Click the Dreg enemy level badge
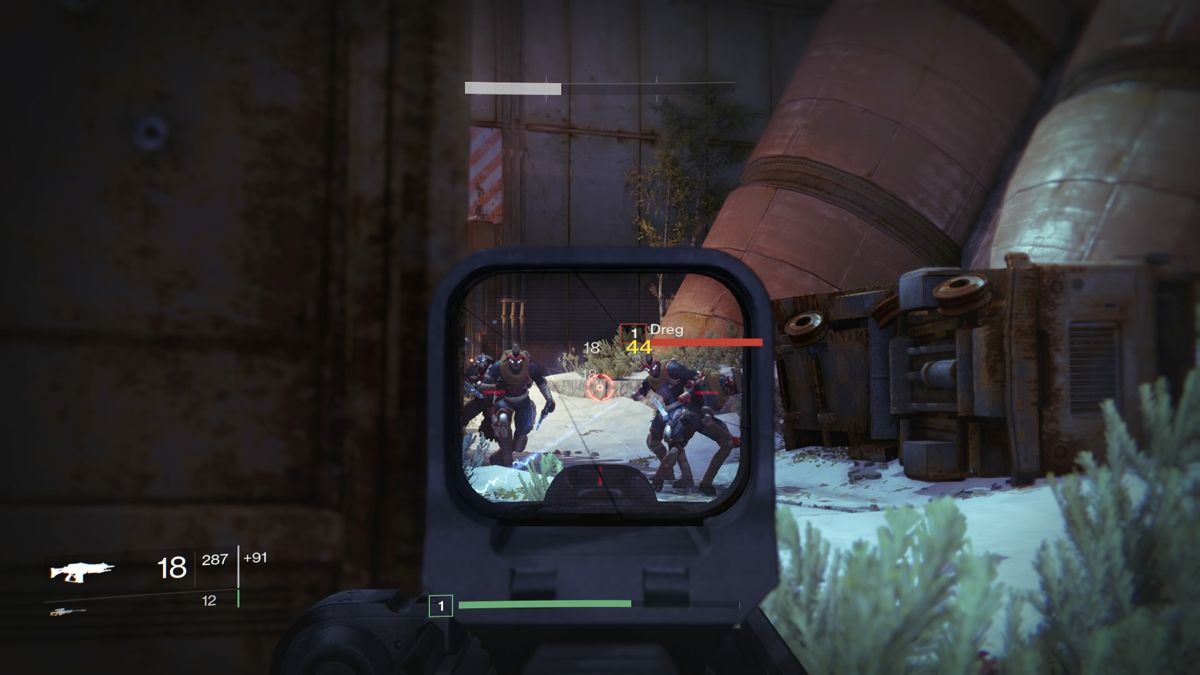The width and height of the screenshot is (1200, 675). pyautogui.click(x=633, y=331)
